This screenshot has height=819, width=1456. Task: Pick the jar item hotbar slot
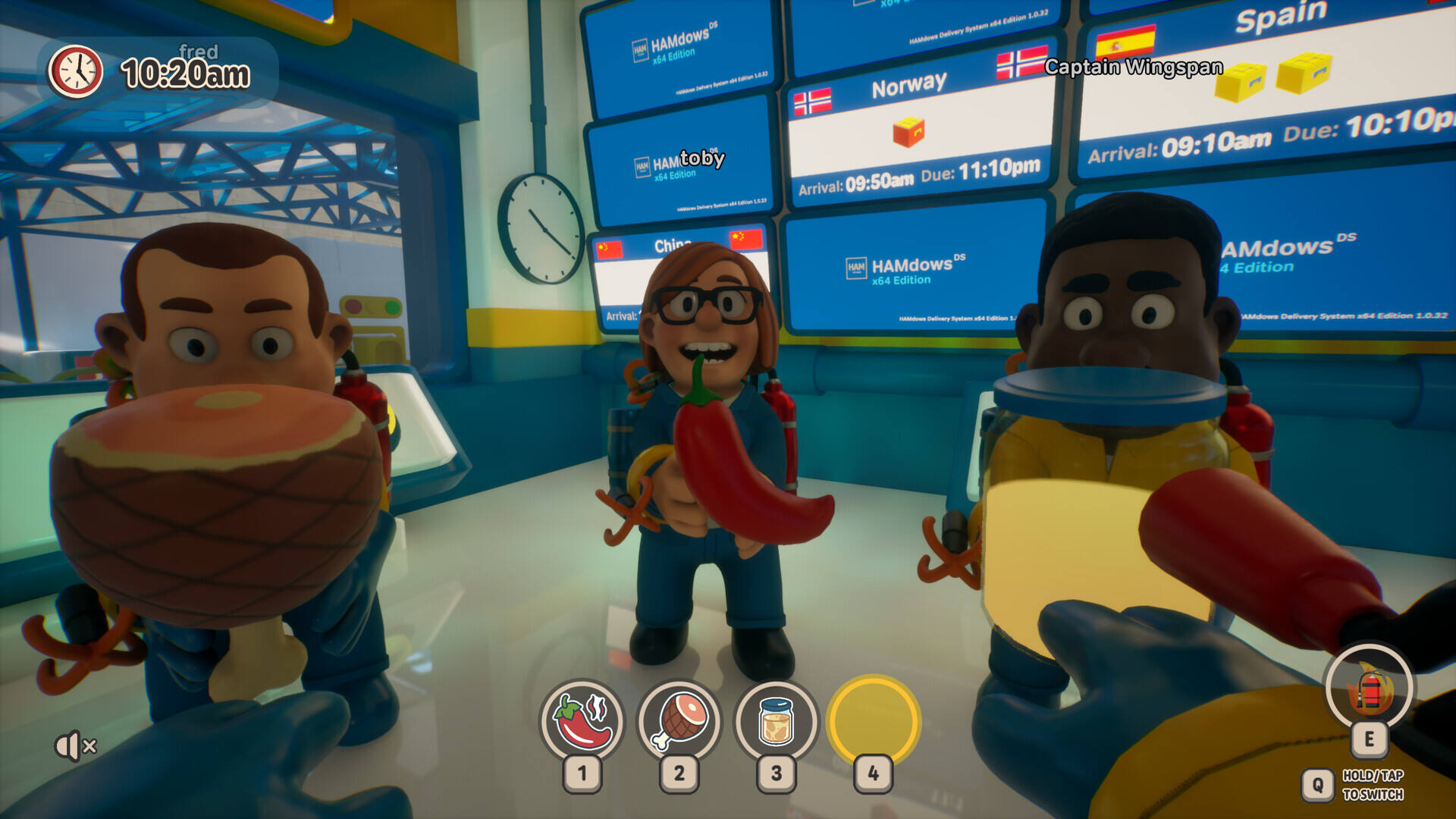point(776,720)
